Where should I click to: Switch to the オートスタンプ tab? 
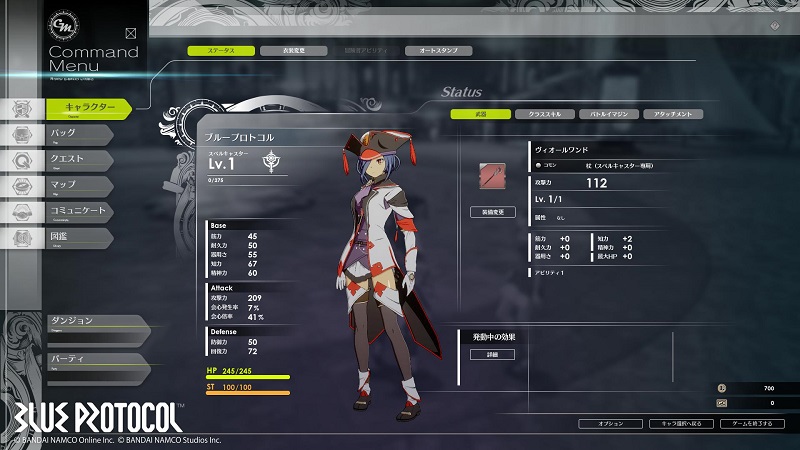438,50
